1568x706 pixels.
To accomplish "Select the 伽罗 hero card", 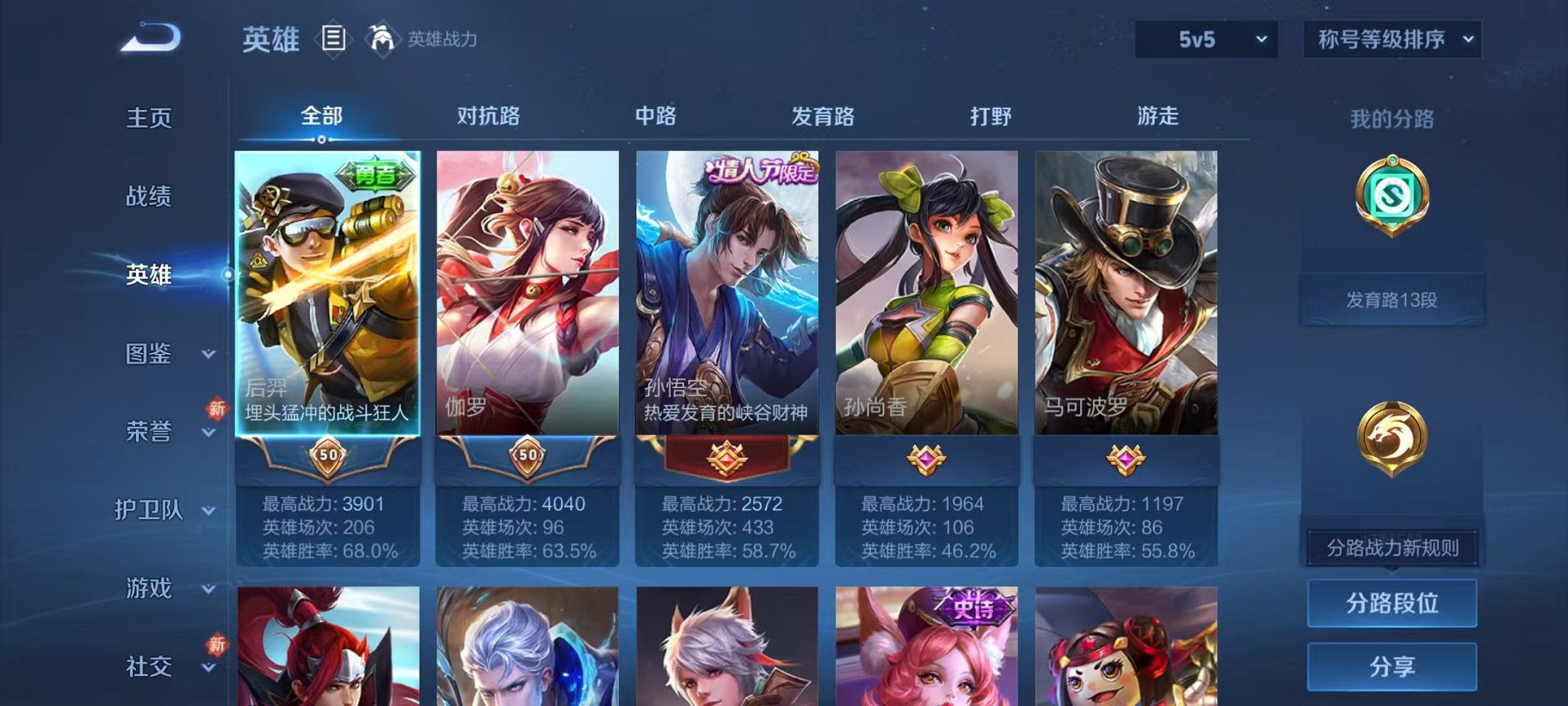I will coord(527,308).
